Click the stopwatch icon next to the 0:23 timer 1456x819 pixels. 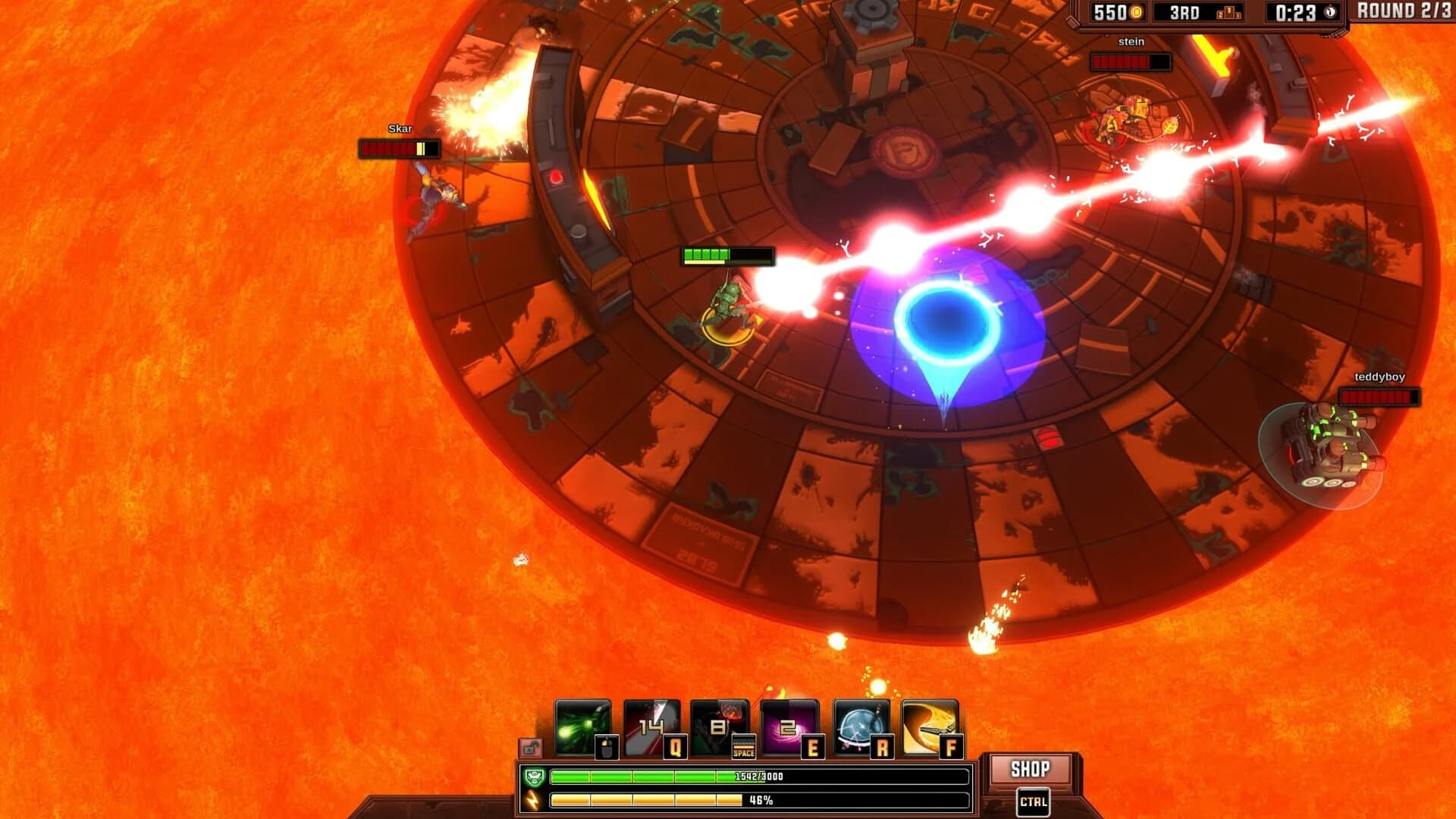click(x=1329, y=11)
